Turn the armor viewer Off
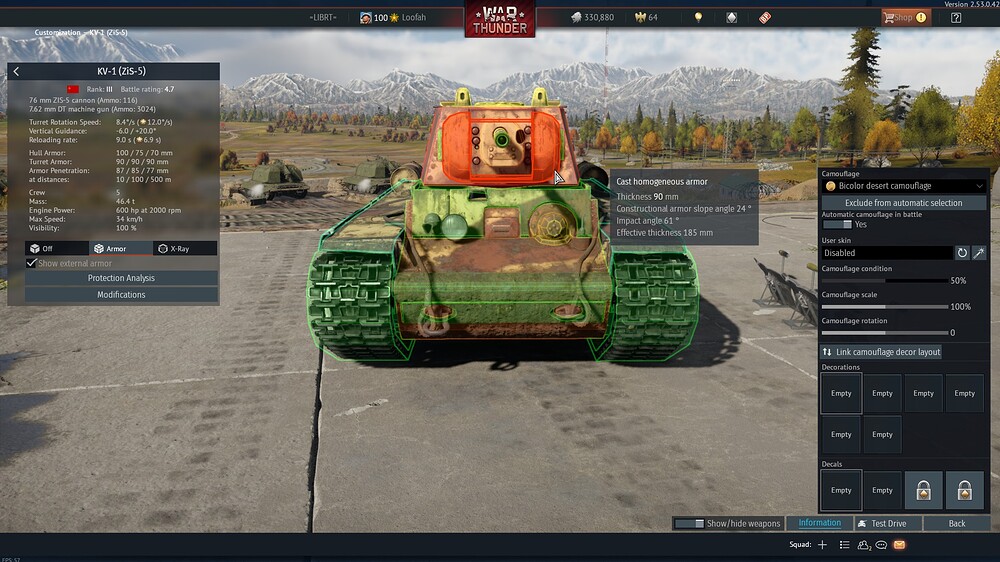1000x562 pixels. tap(57, 248)
